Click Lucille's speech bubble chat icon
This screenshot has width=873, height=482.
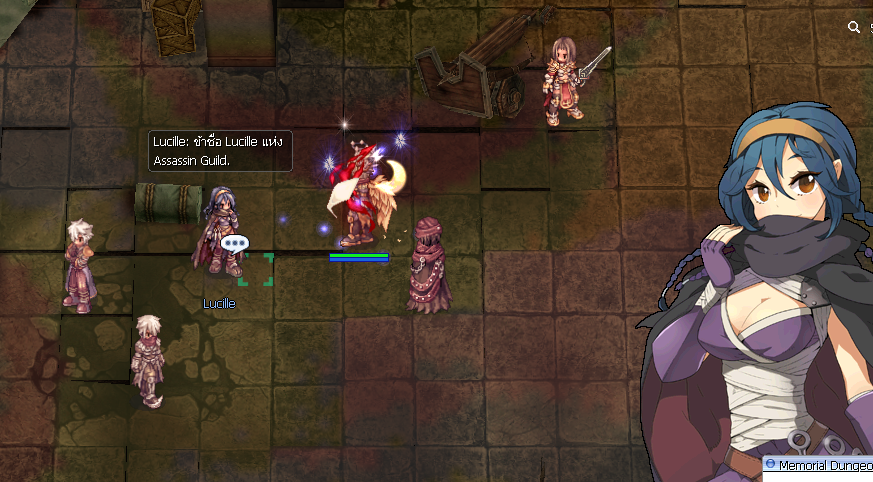coord(234,243)
